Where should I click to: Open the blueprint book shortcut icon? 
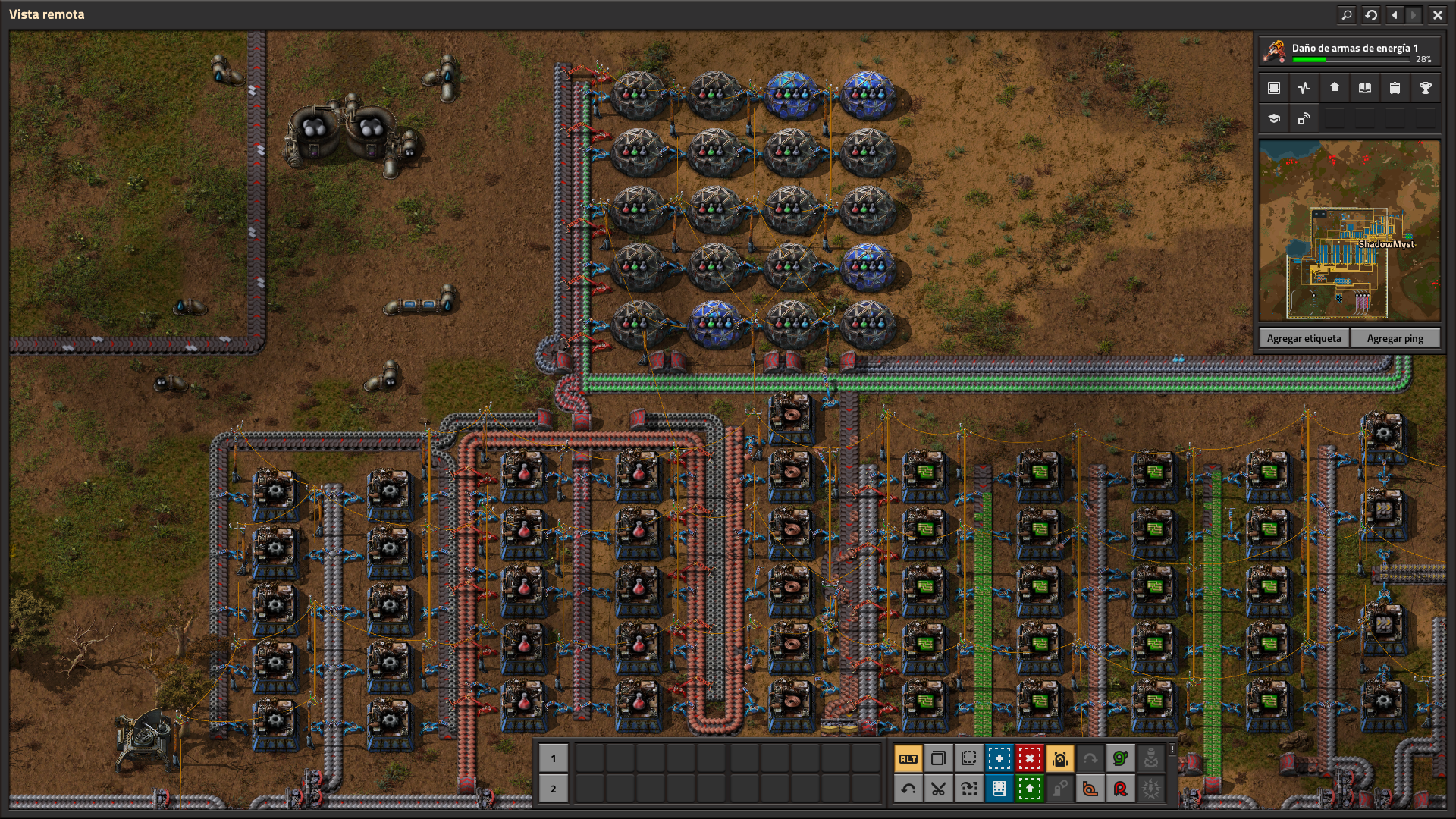coord(999,789)
